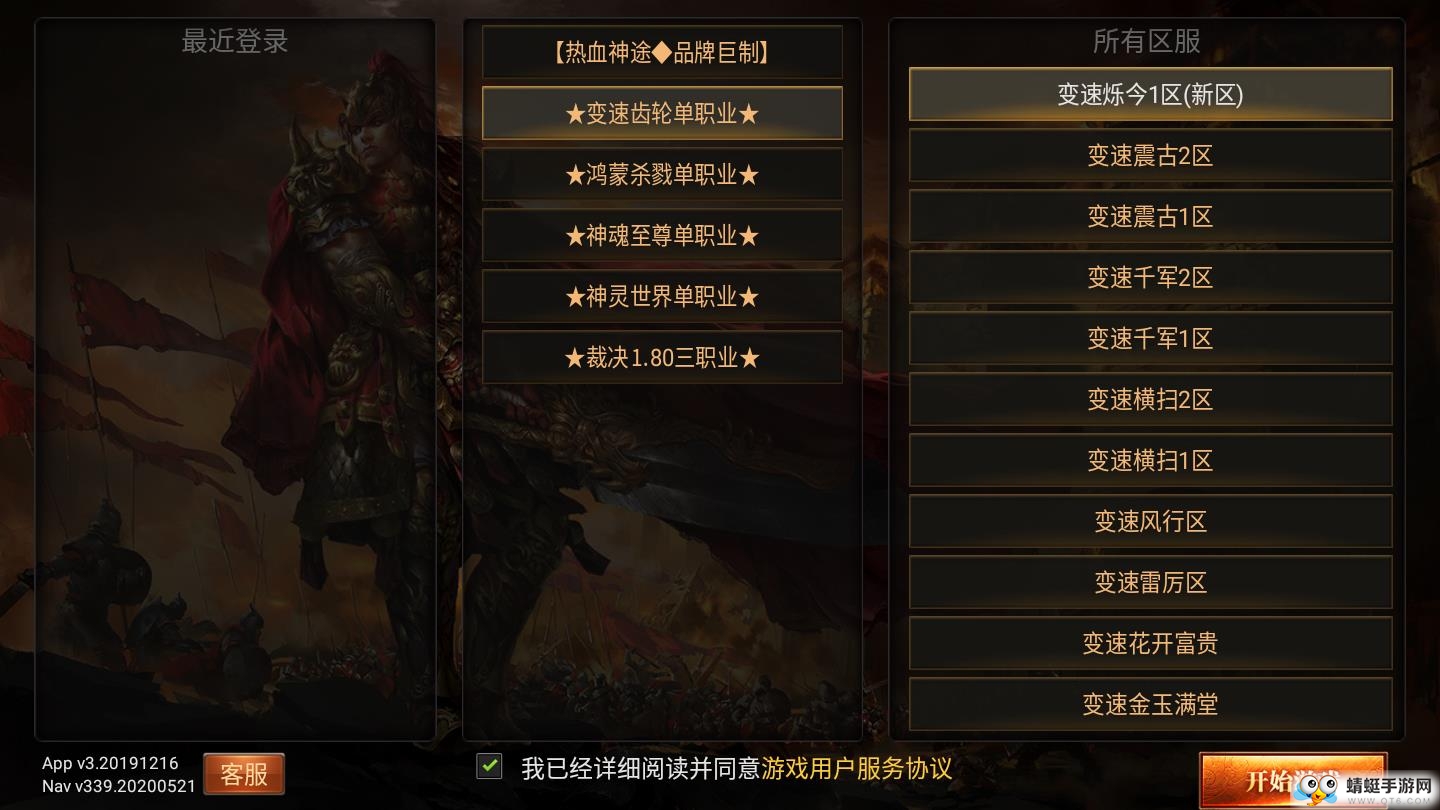Tap the 客服 customer service button
The image size is (1440, 810).
(243, 773)
